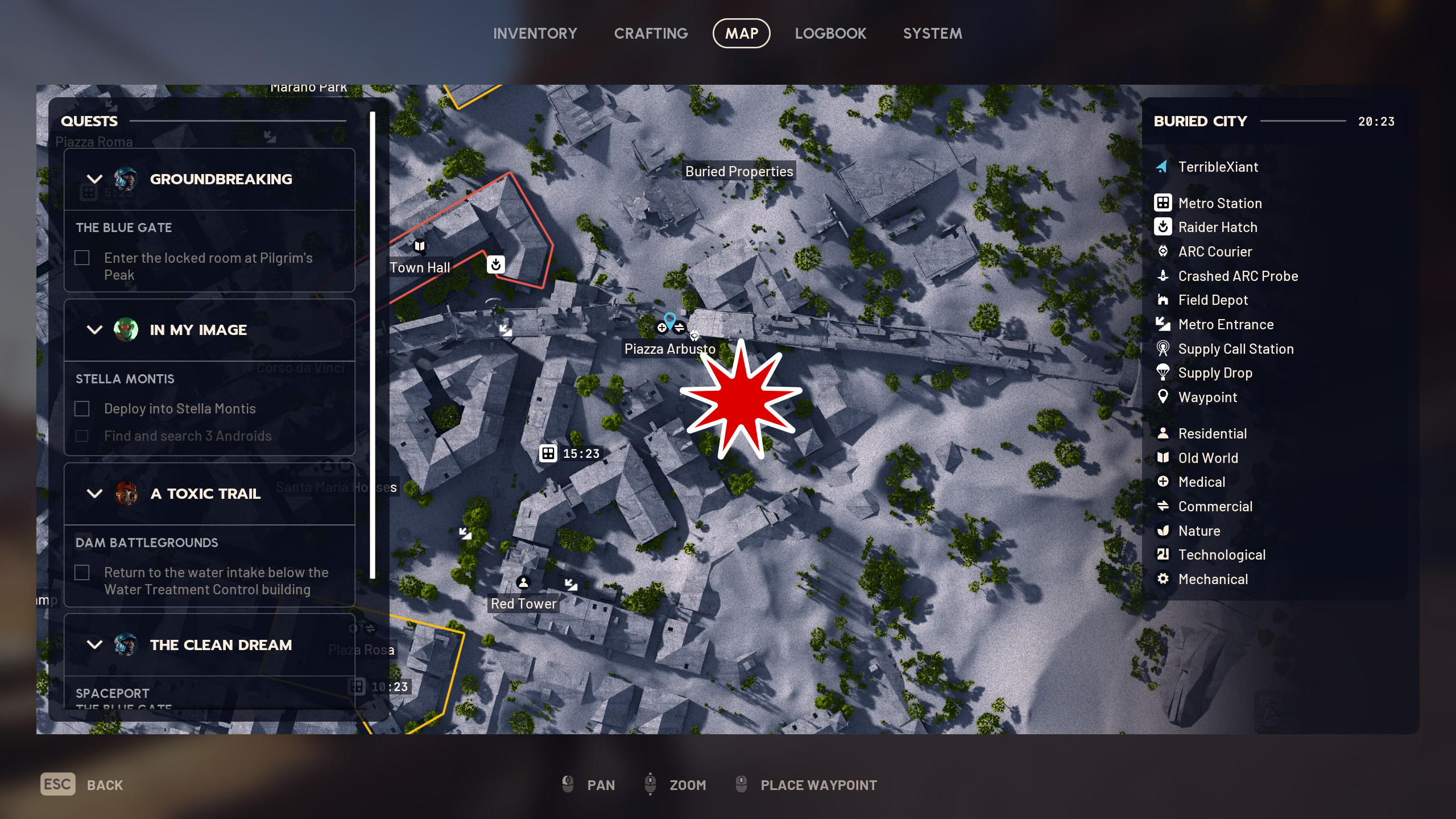Select the Supply Call Station legend entry
This screenshot has width=1456, height=819.
tap(1235, 349)
